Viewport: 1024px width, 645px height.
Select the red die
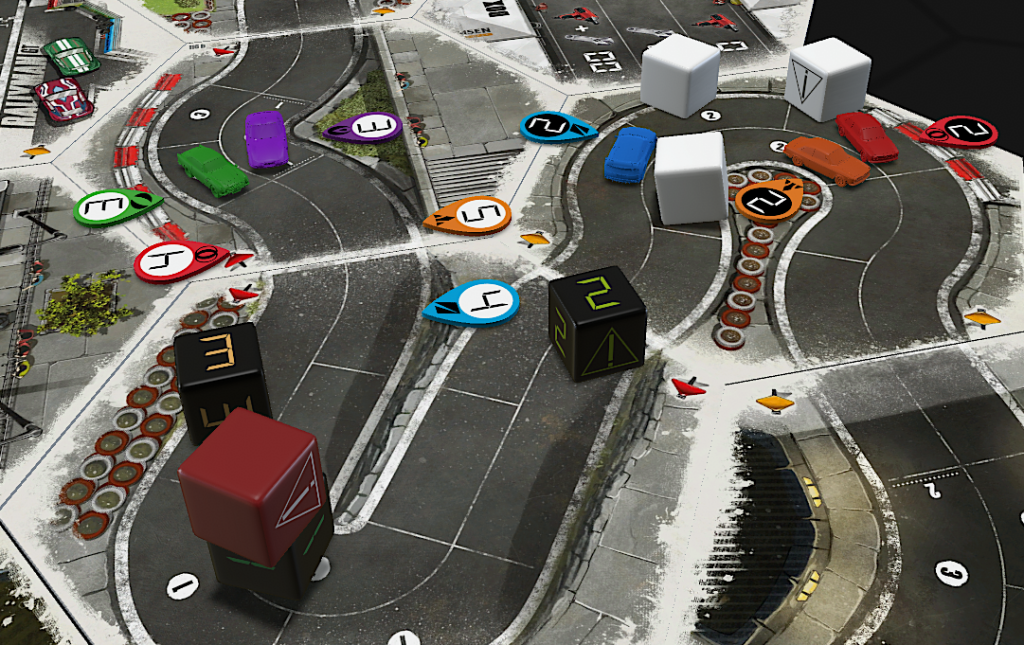tap(252, 485)
